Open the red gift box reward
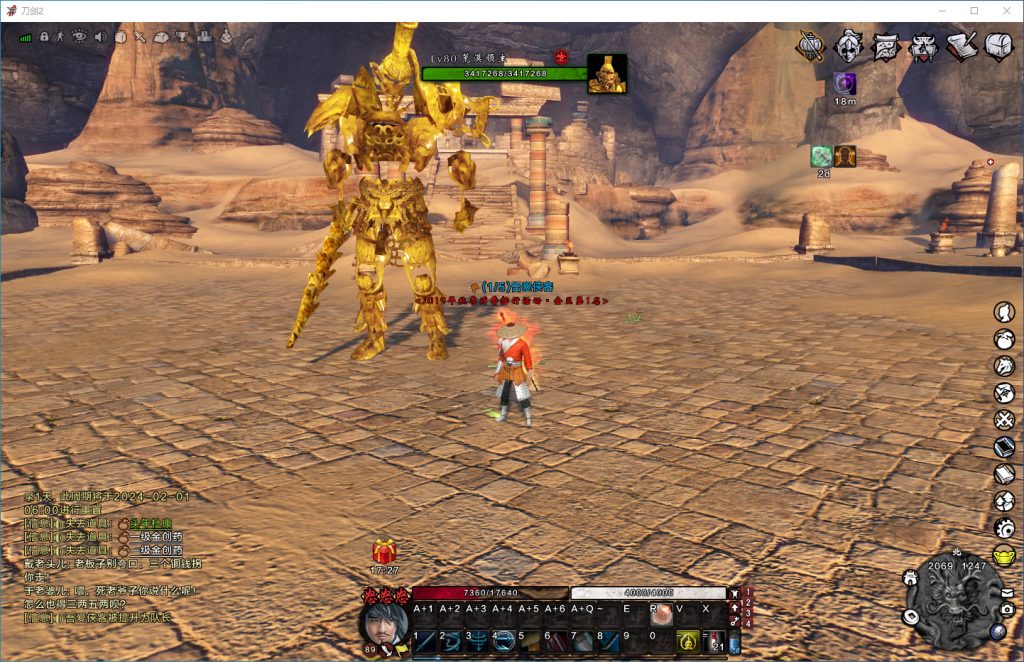This screenshot has width=1024, height=662. pyautogui.click(x=384, y=551)
